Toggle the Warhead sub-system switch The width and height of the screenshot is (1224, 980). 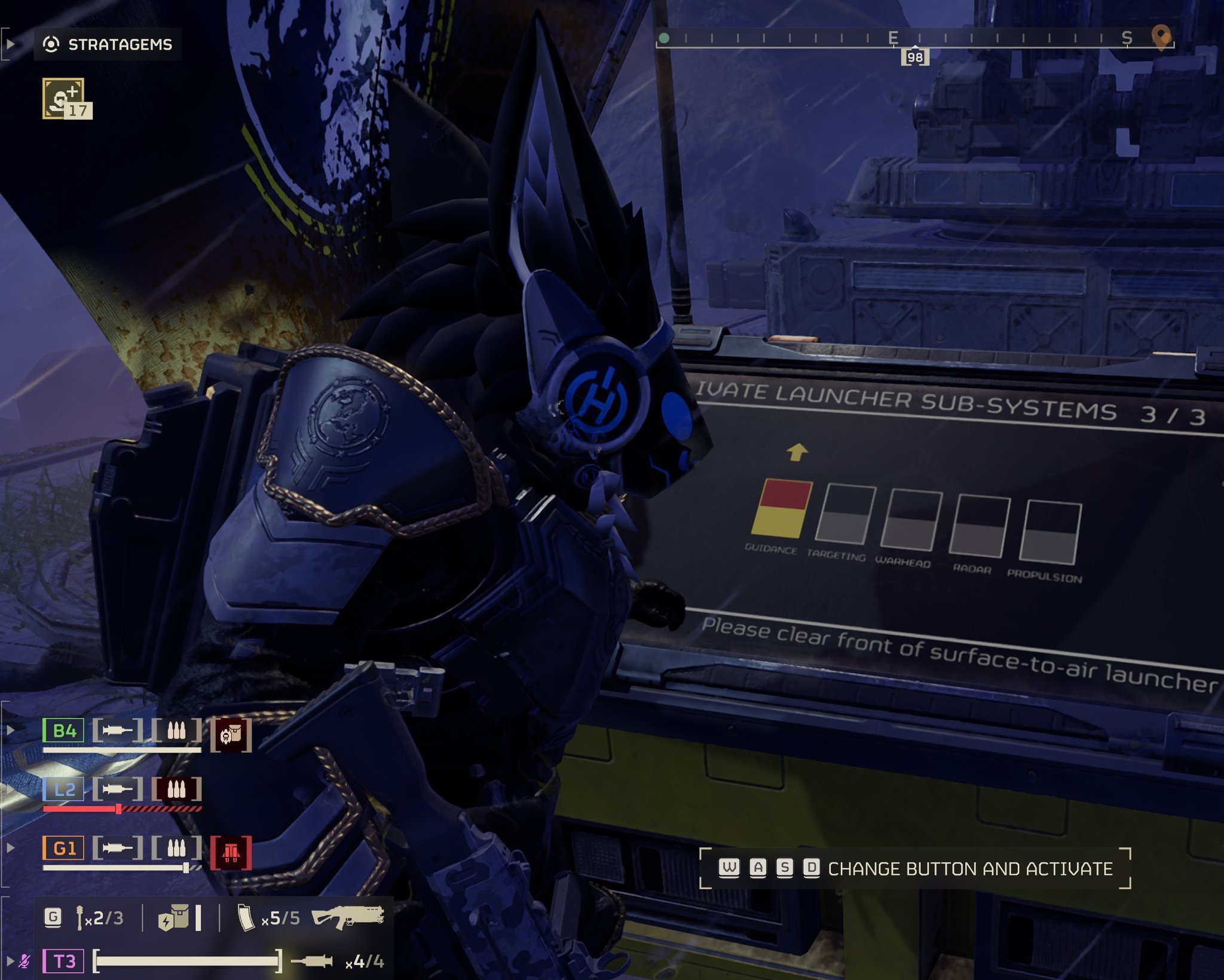[911, 520]
